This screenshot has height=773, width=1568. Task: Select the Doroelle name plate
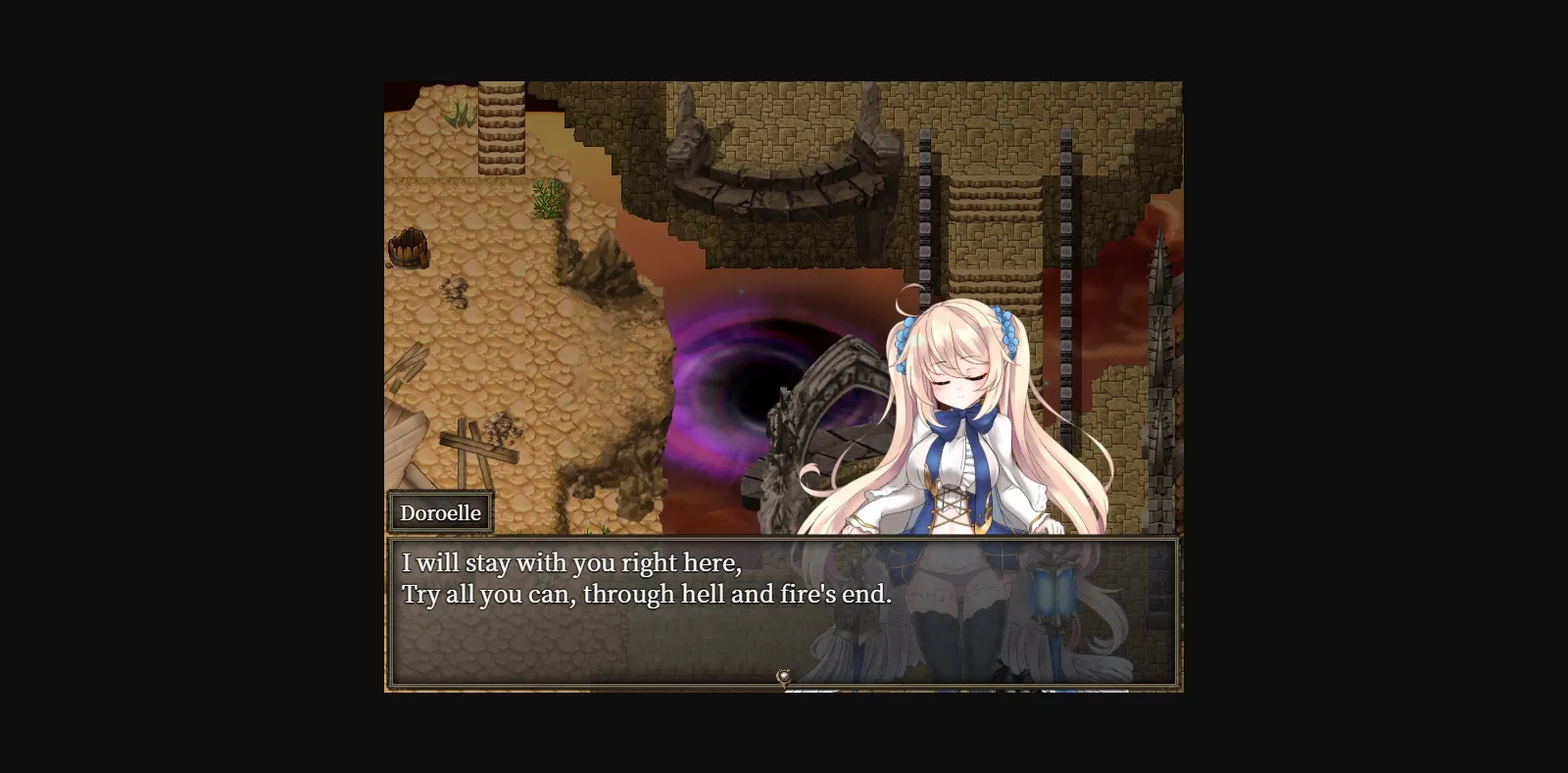tap(441, 511)
